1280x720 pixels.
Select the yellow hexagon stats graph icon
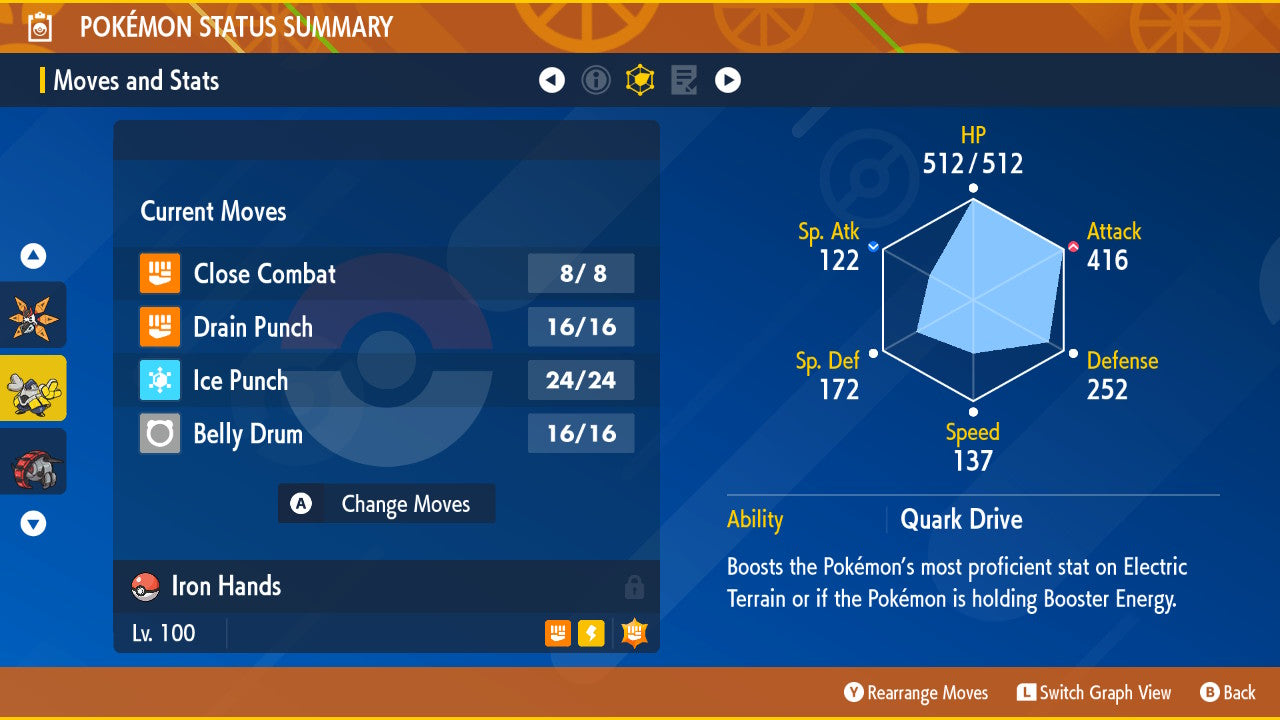640,80
